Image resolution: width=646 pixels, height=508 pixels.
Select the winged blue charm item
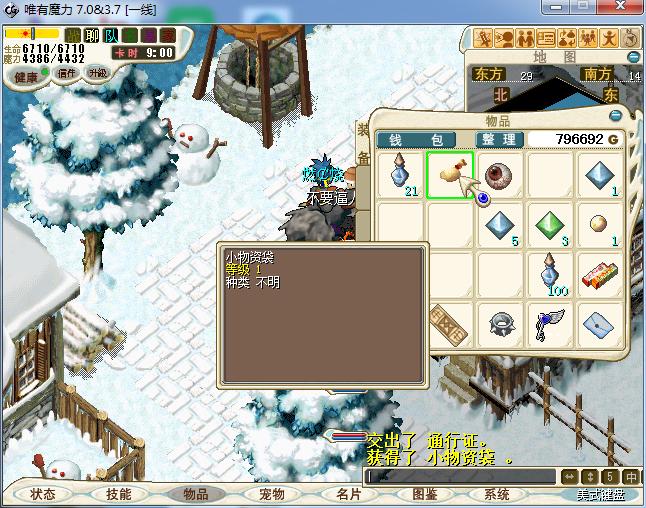(551, 324)
